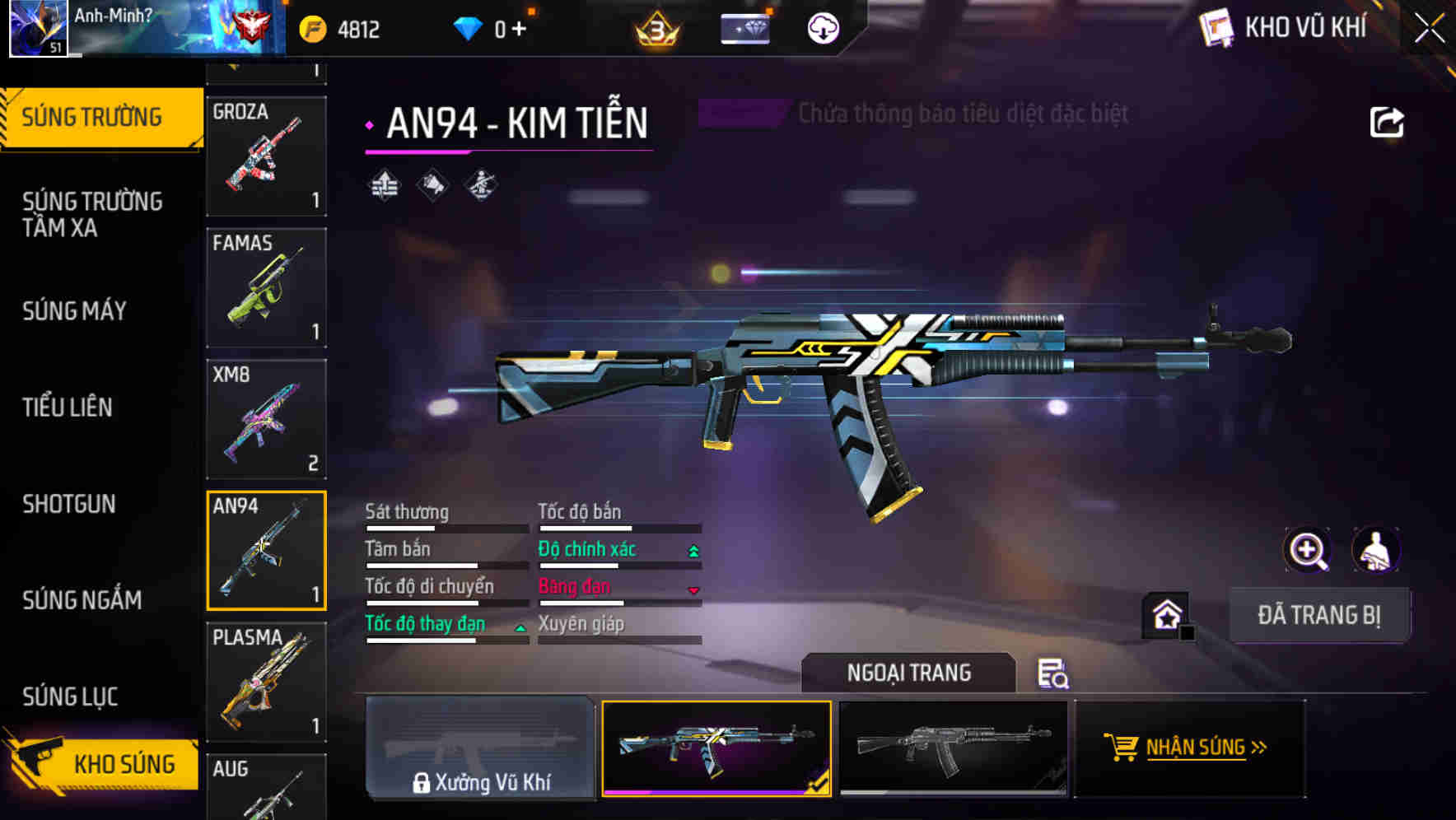Select the Súng Trường category

92,118
